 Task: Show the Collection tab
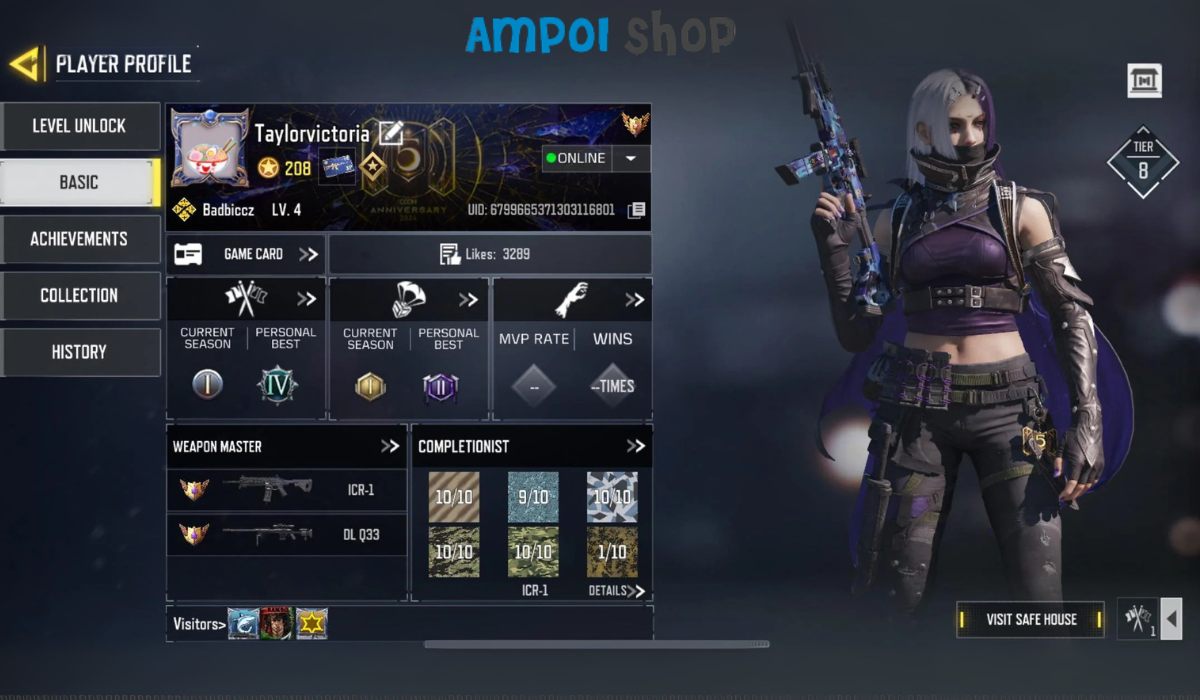[79, 295]
